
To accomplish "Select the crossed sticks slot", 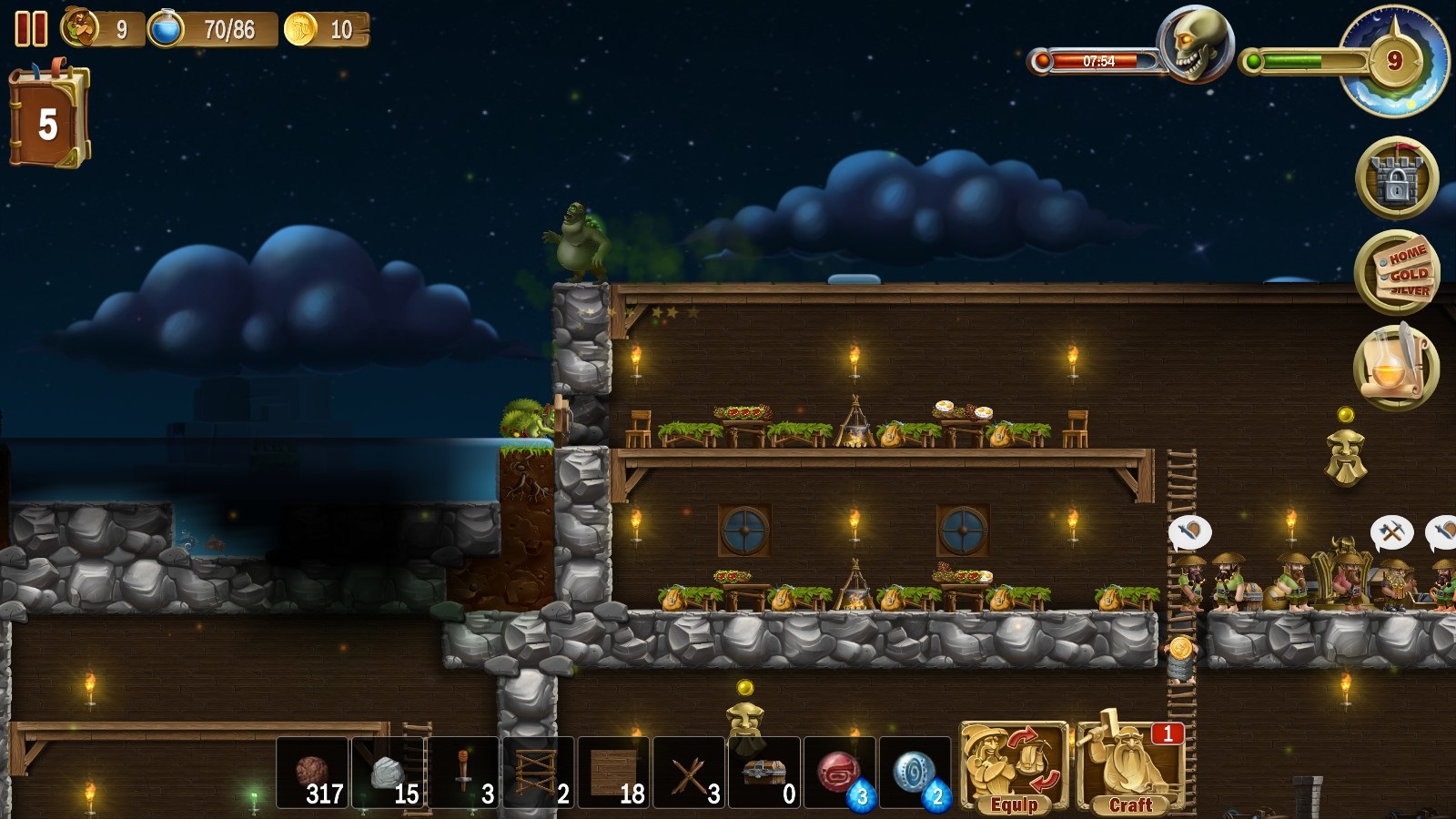I will 690,773.
